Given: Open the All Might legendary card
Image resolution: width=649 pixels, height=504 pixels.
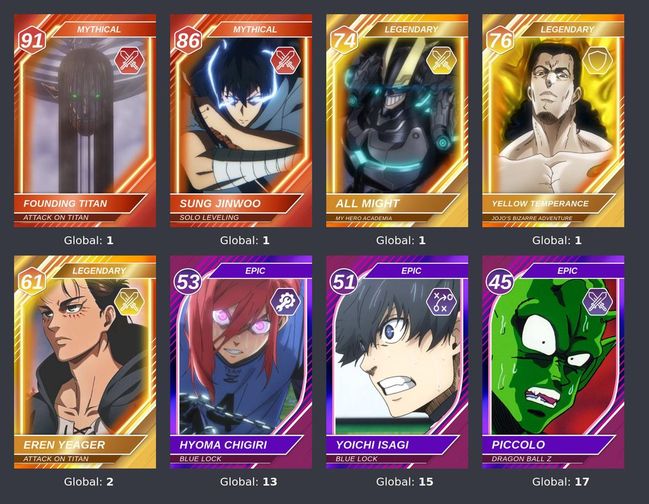Looking at the screenshot, I should click(397, 120).
